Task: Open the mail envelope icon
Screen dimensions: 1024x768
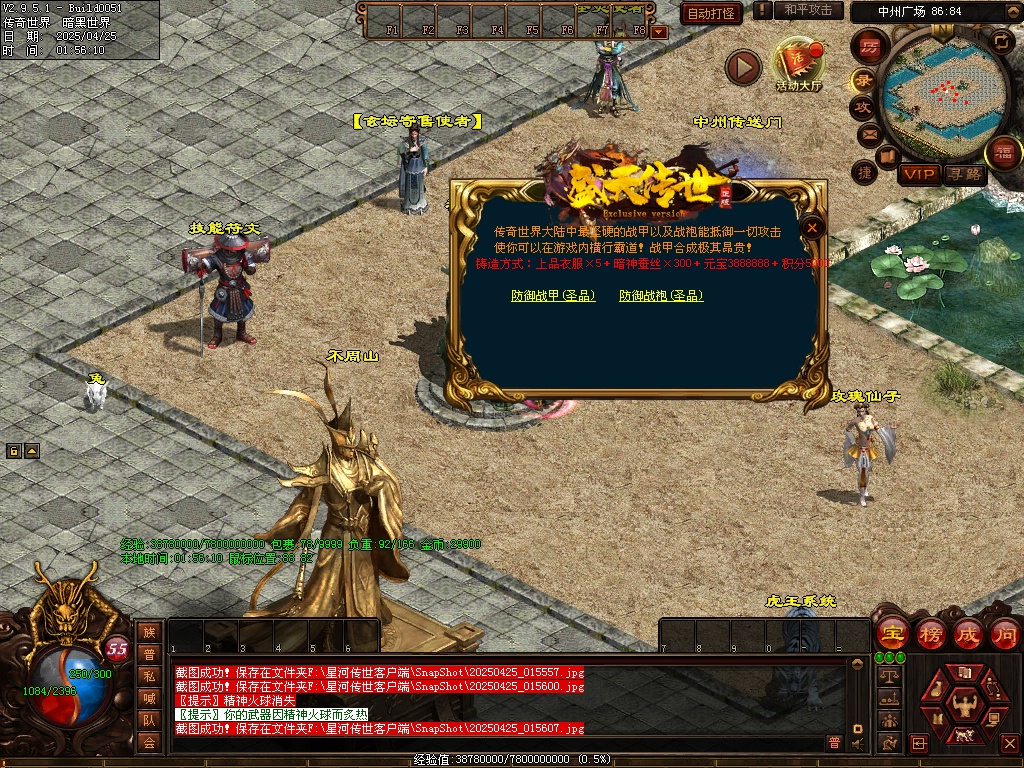Action: tap(868, 133)
